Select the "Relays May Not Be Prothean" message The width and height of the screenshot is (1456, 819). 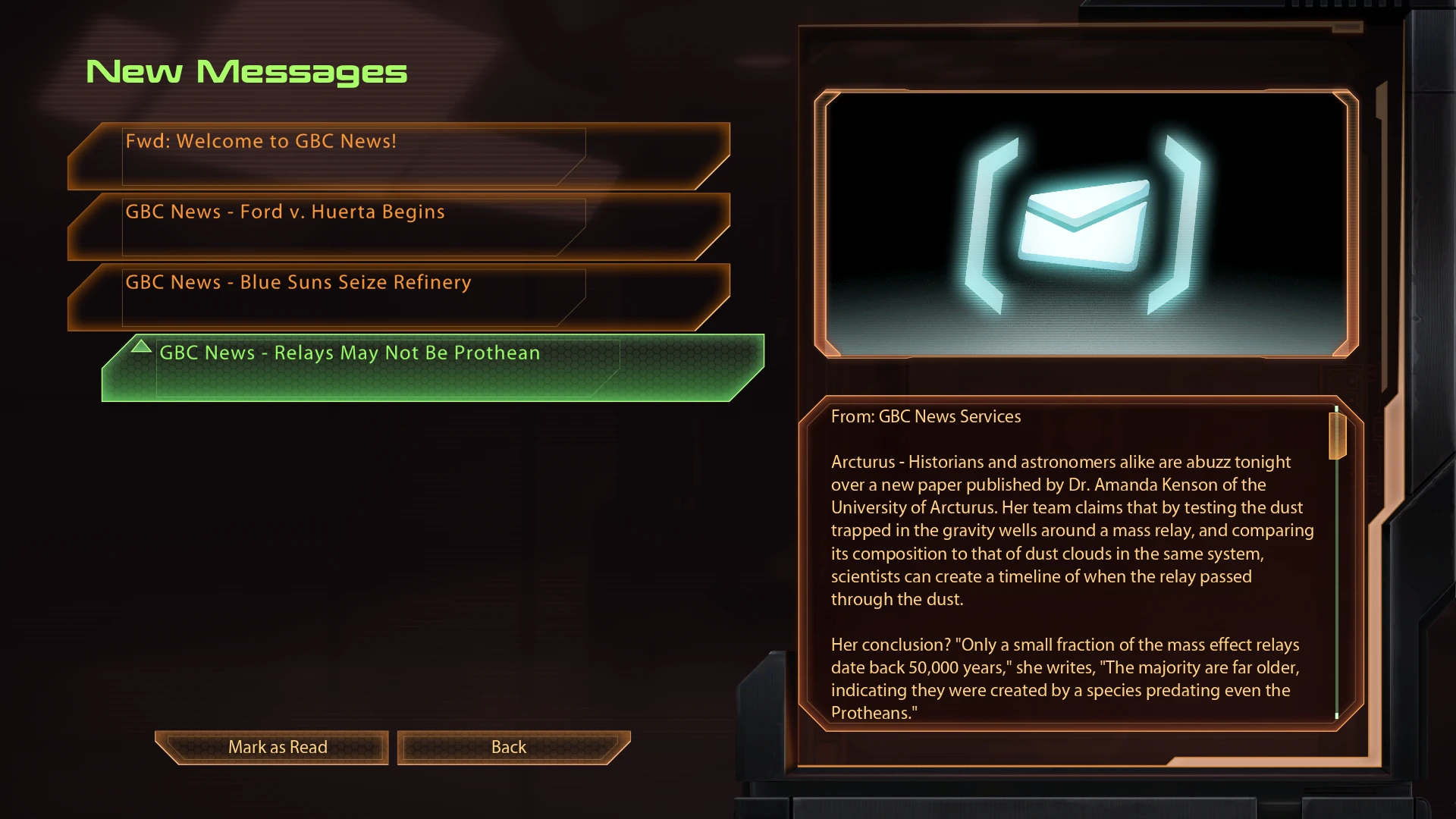pos(348,353)
